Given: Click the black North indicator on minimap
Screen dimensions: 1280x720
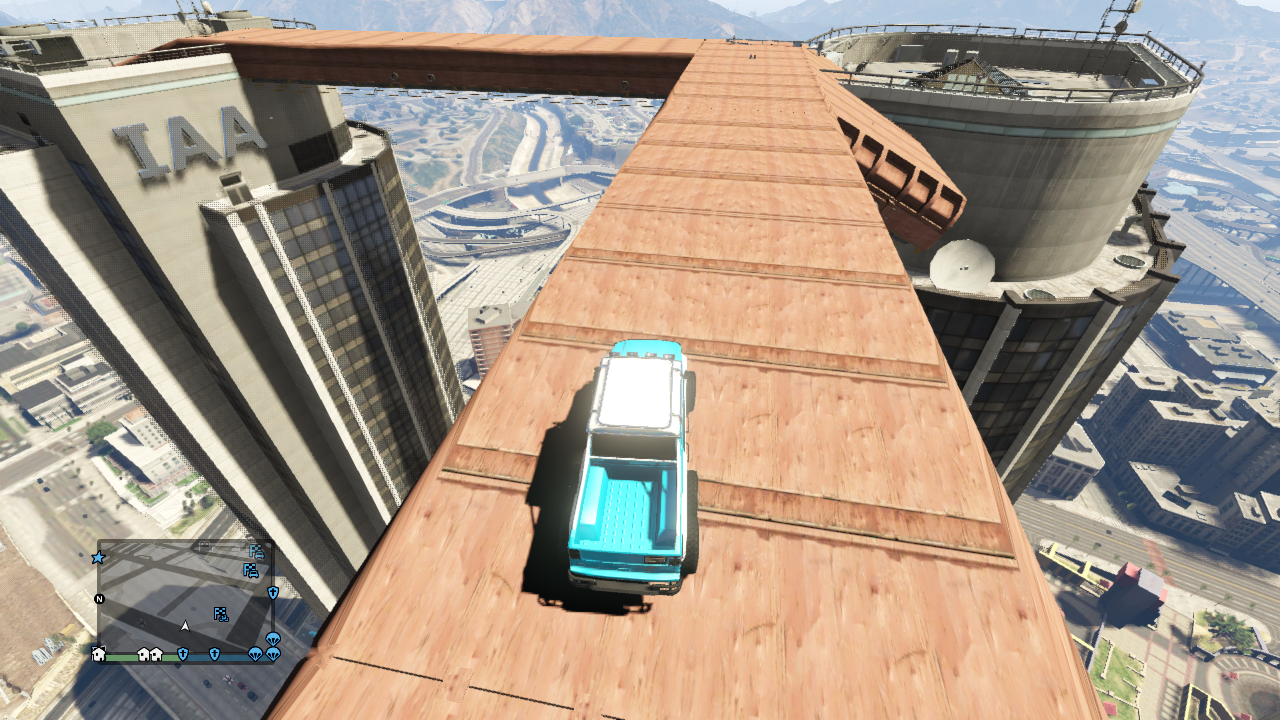Looking at the screenshot, I should tap(98, 598).
